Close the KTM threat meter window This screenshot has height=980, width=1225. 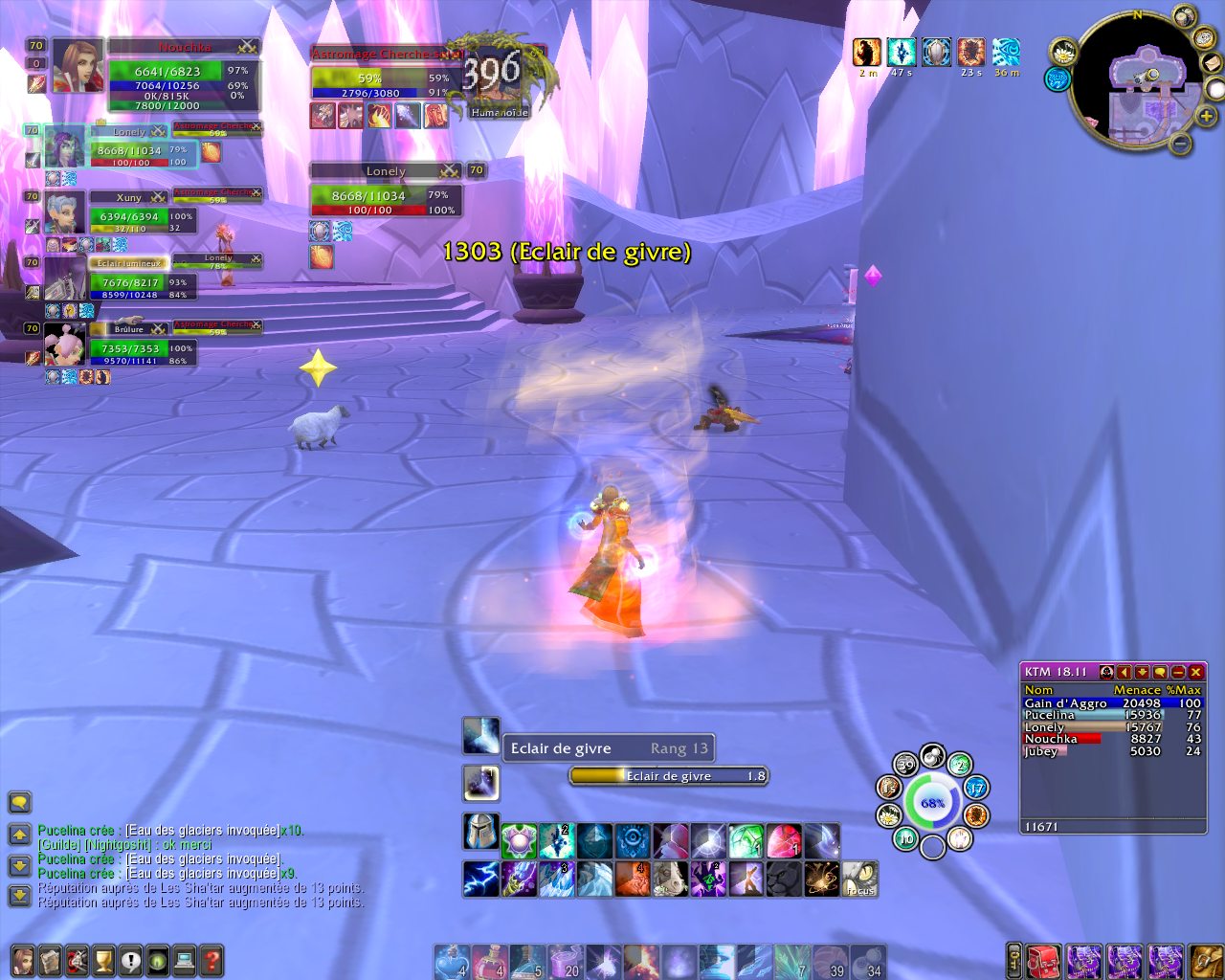pos(1195,672)
